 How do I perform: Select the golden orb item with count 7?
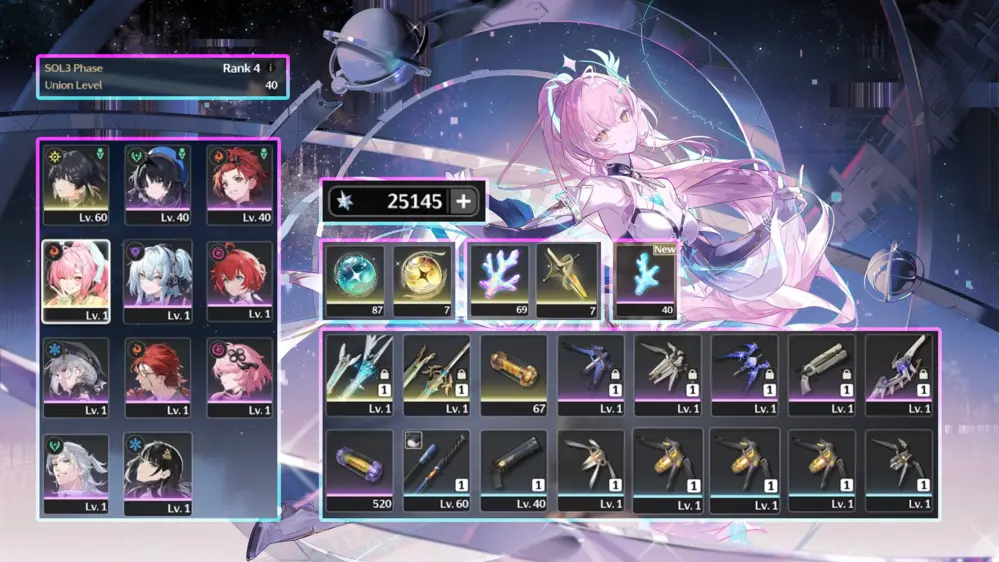pos(423,279)
